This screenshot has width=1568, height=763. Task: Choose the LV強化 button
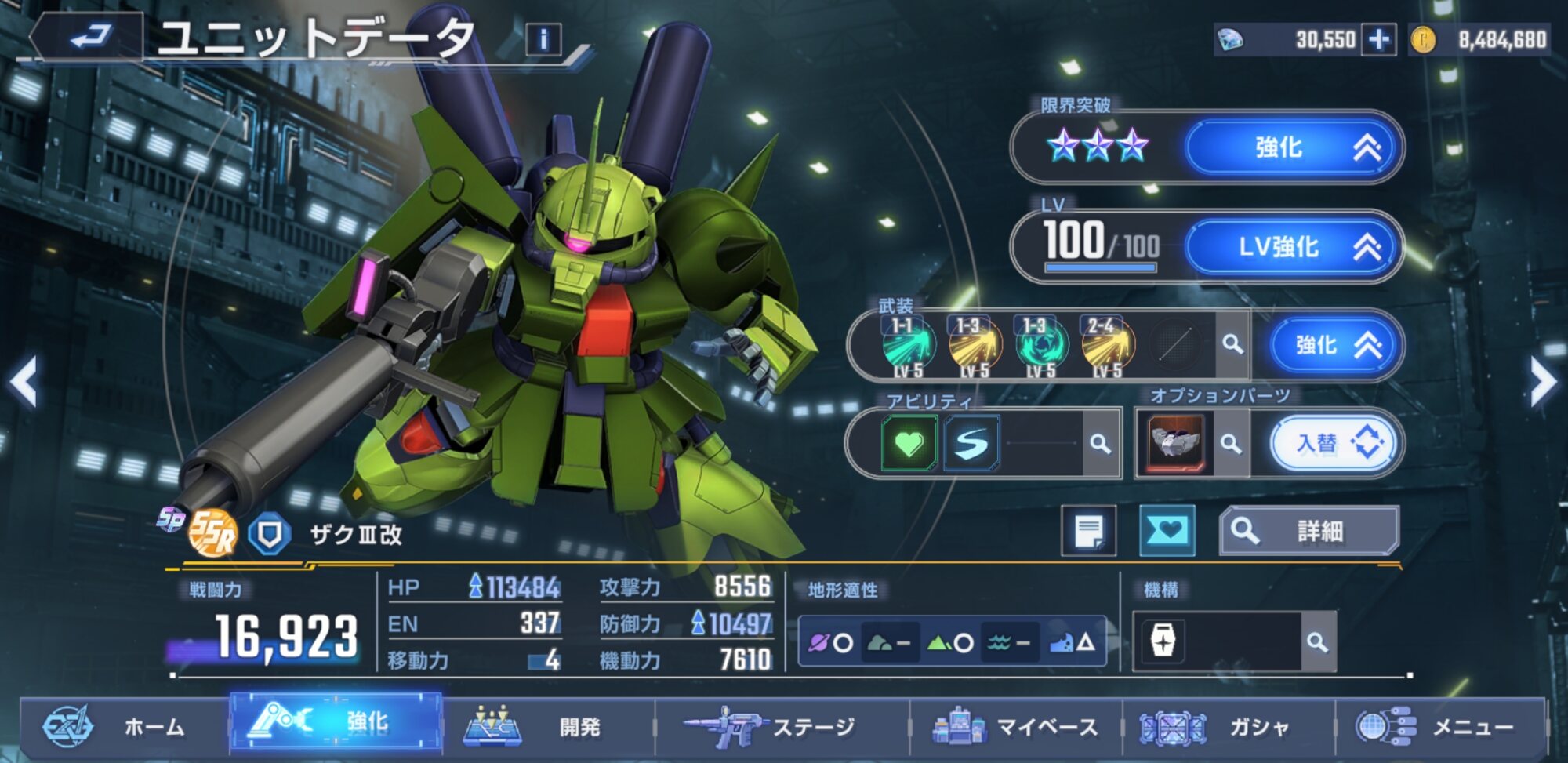1293,247
